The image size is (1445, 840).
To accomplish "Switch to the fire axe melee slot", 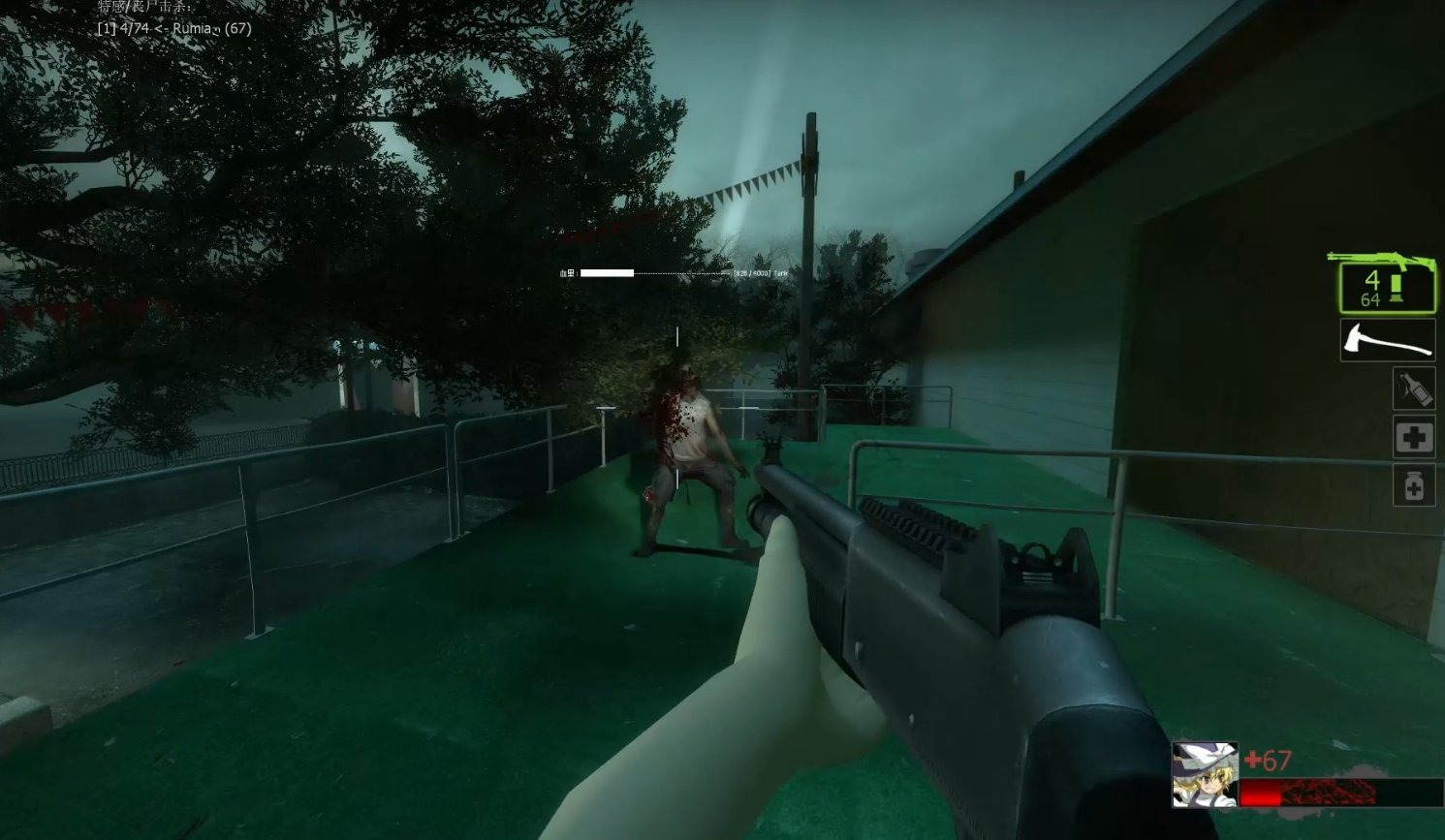I will pos(1387,341).
